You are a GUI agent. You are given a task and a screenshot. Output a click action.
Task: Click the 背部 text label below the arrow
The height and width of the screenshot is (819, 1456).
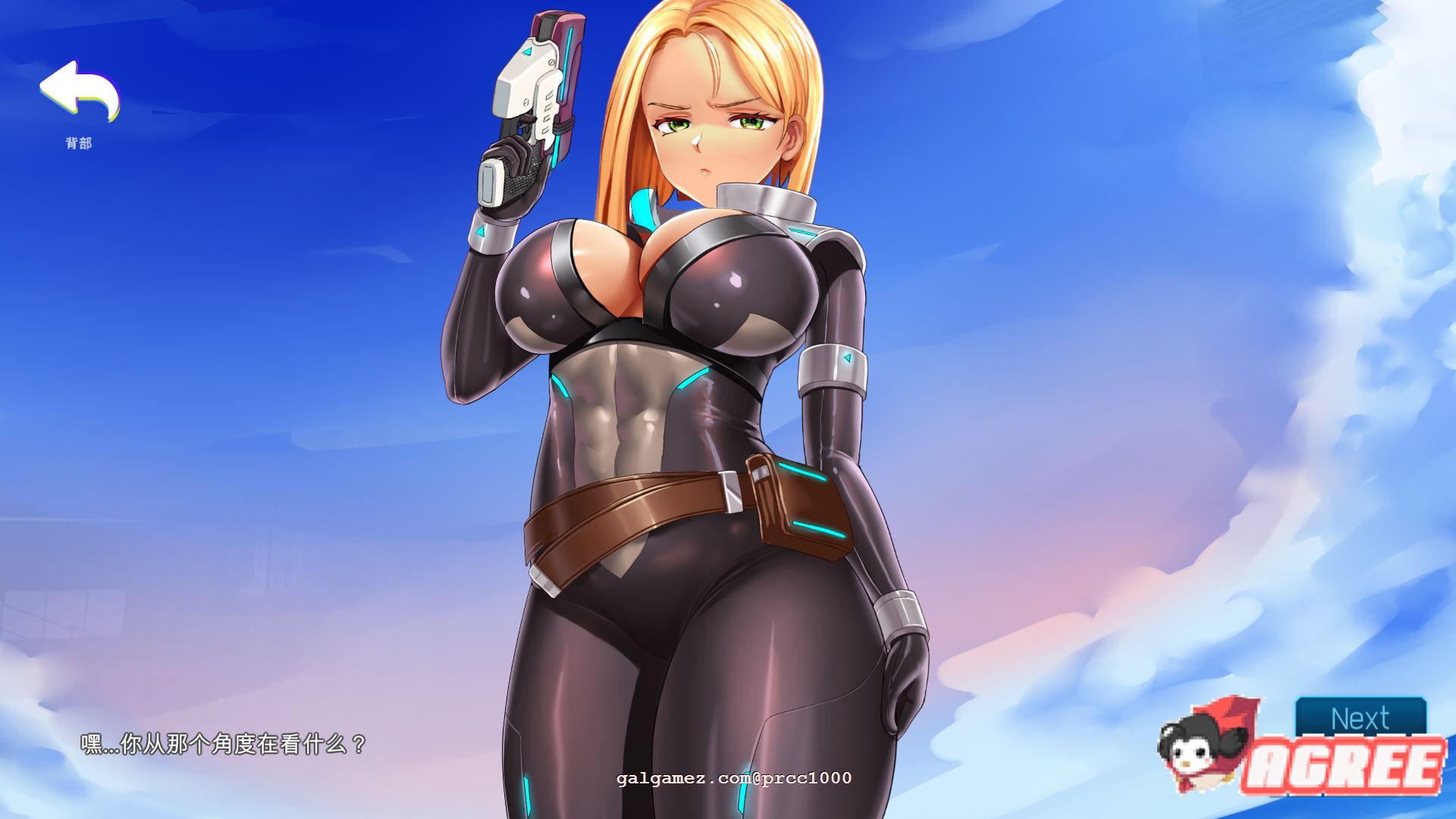[x=80, y=142]
